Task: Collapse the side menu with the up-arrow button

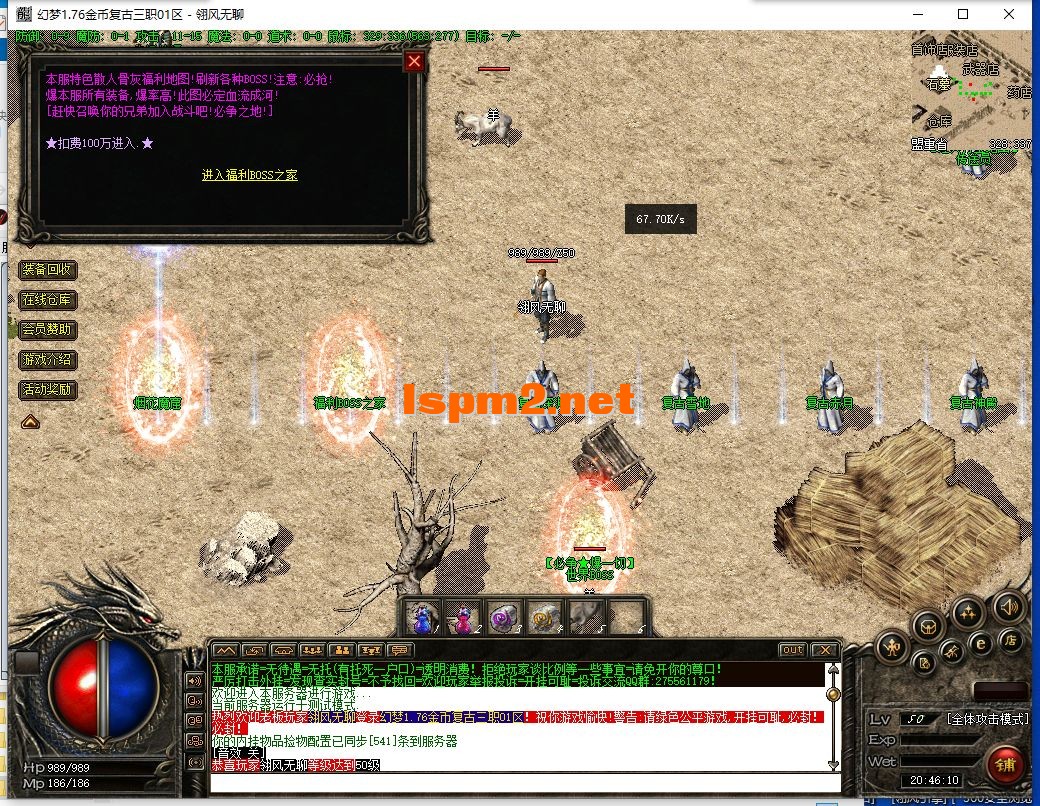Action: (x=30, y=421)
